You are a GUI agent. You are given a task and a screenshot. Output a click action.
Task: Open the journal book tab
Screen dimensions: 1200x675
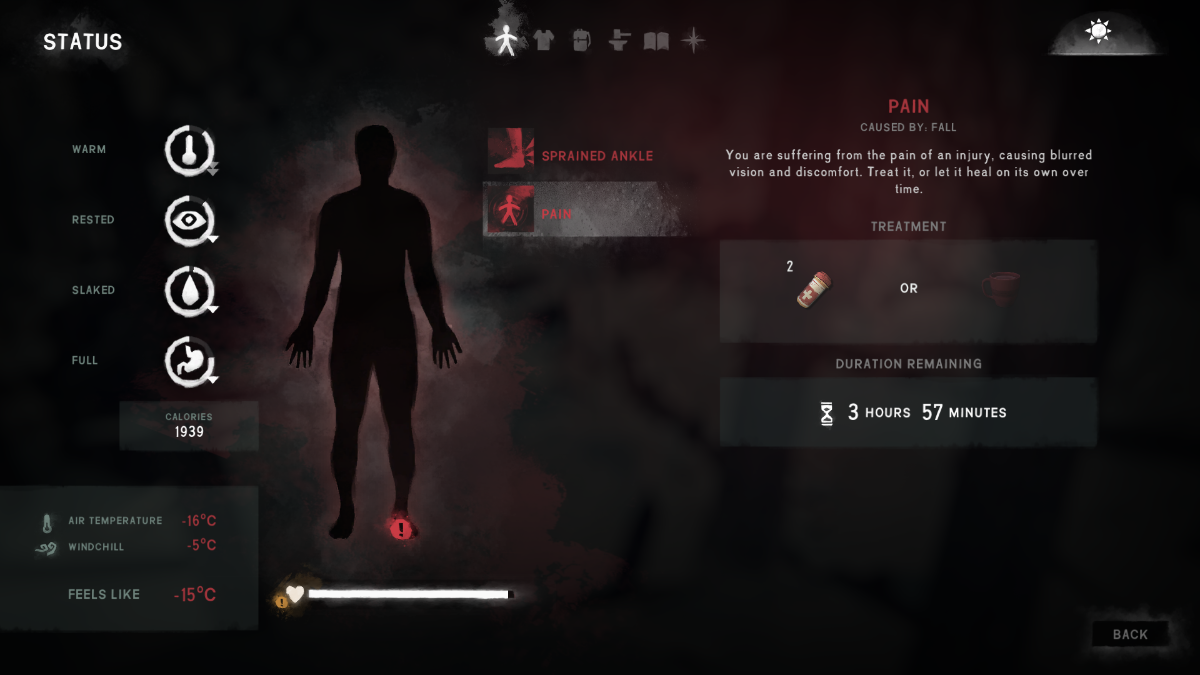pos(656,40)
